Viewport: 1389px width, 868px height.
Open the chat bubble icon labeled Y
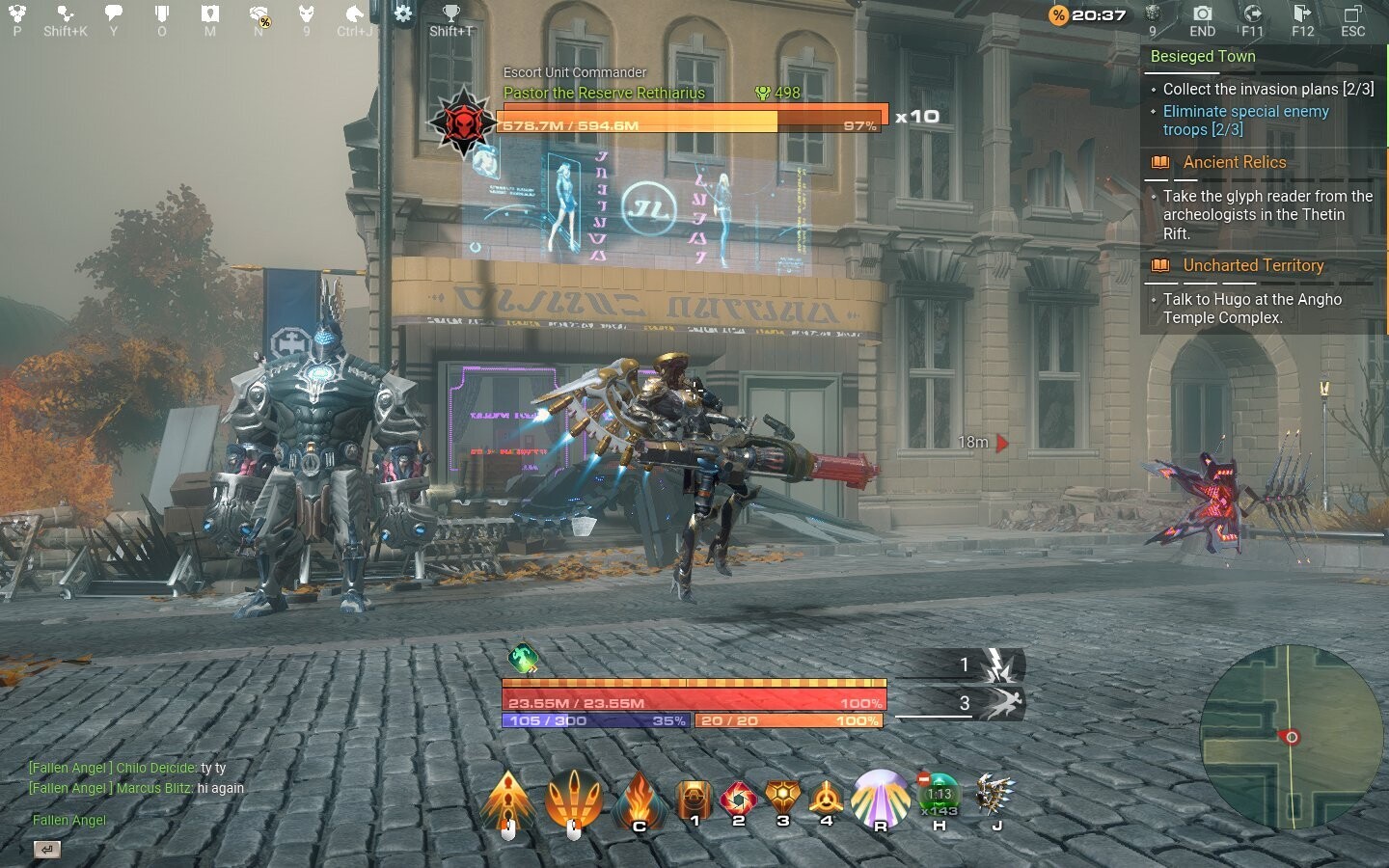click(114, 15)
